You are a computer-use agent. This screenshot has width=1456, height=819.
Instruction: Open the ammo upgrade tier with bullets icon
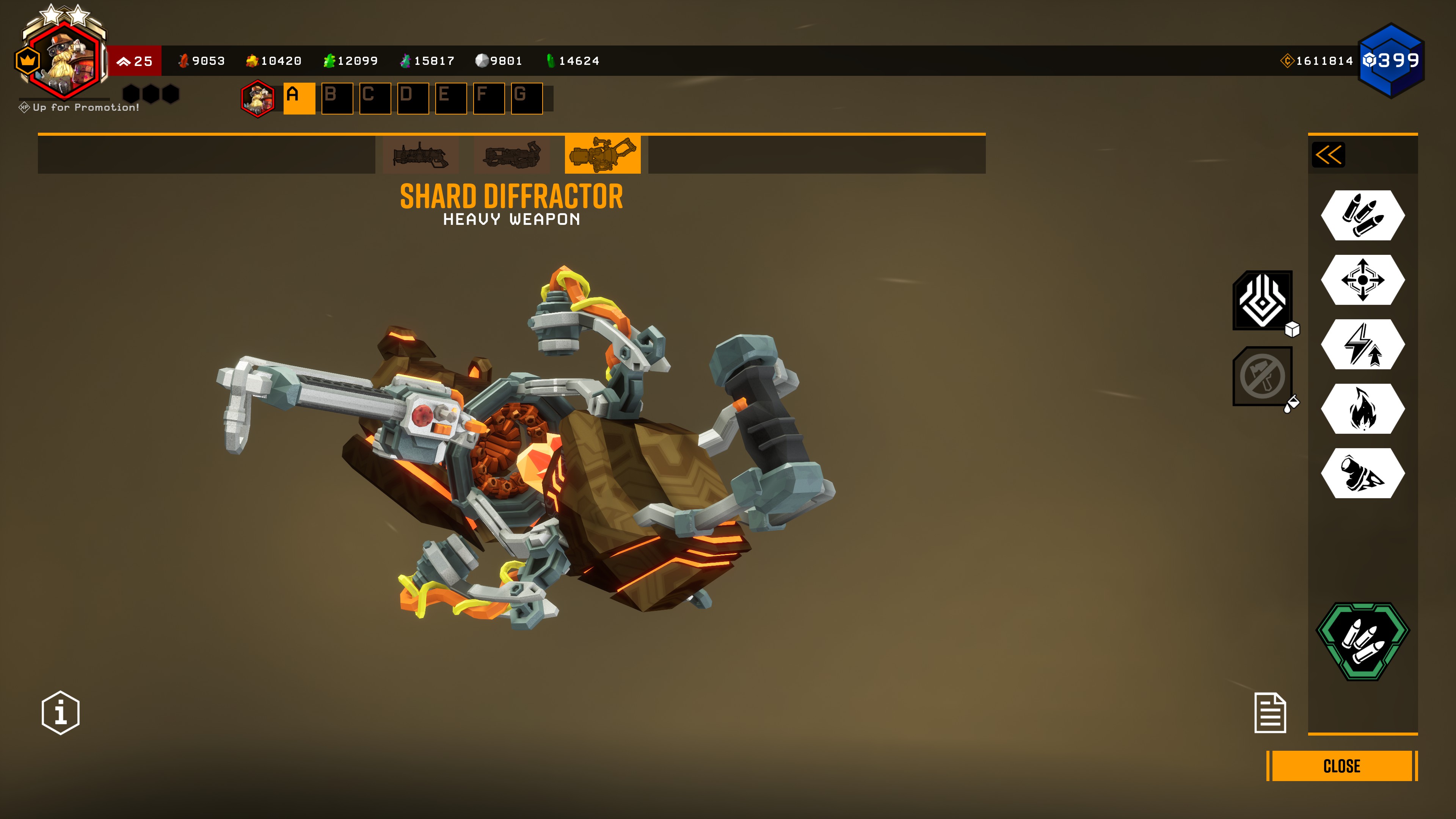point(1363,215)
